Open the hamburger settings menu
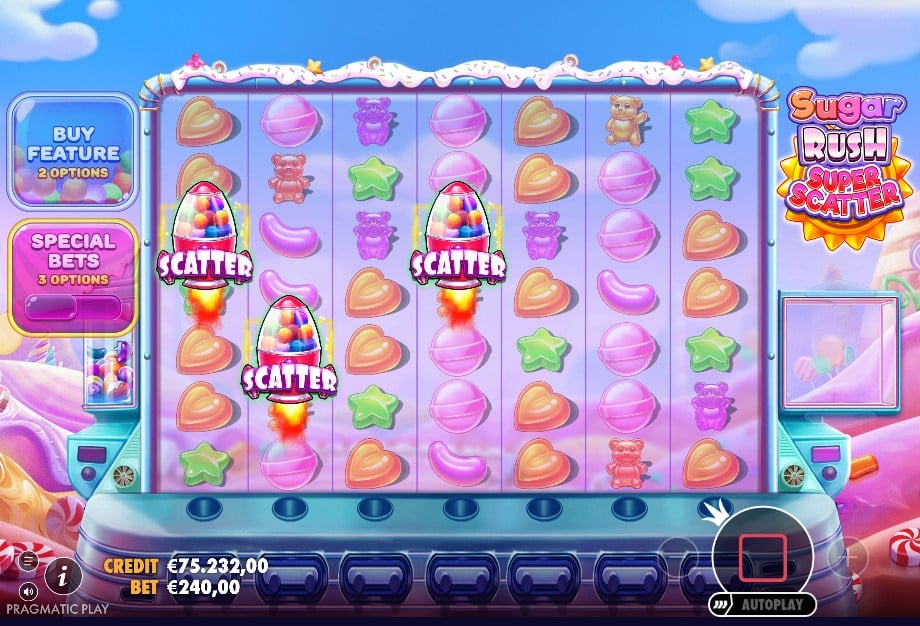 (27, 559)
